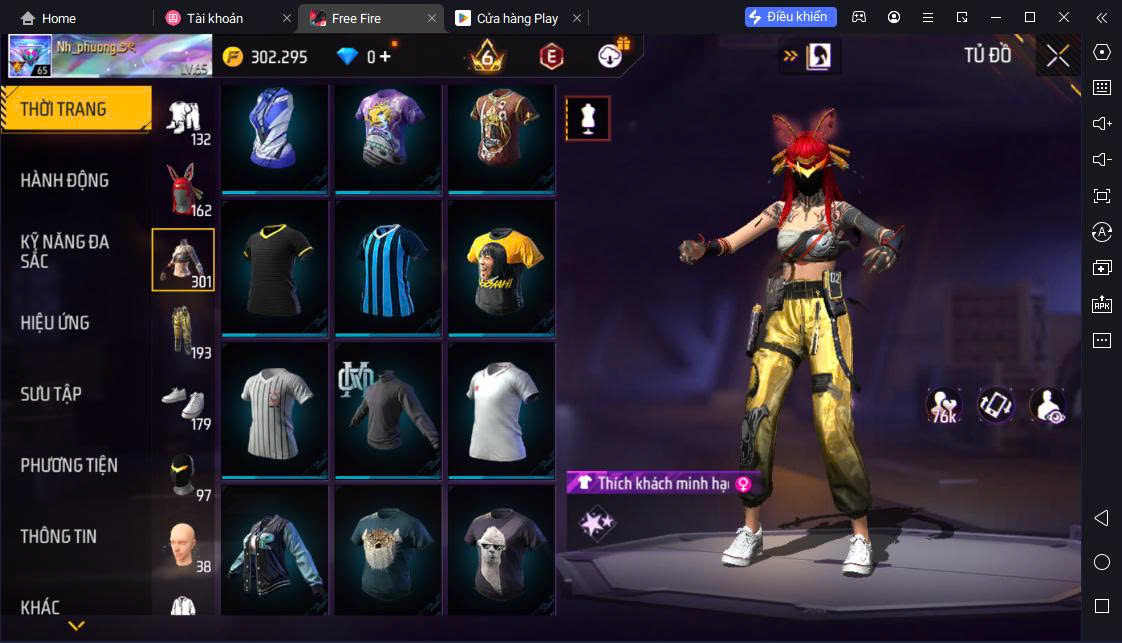The height and width of the screenshot is (643, 1122).
Task: Close the TỦ ĐỒ wardrobe screen
Action: (1058, 56)
